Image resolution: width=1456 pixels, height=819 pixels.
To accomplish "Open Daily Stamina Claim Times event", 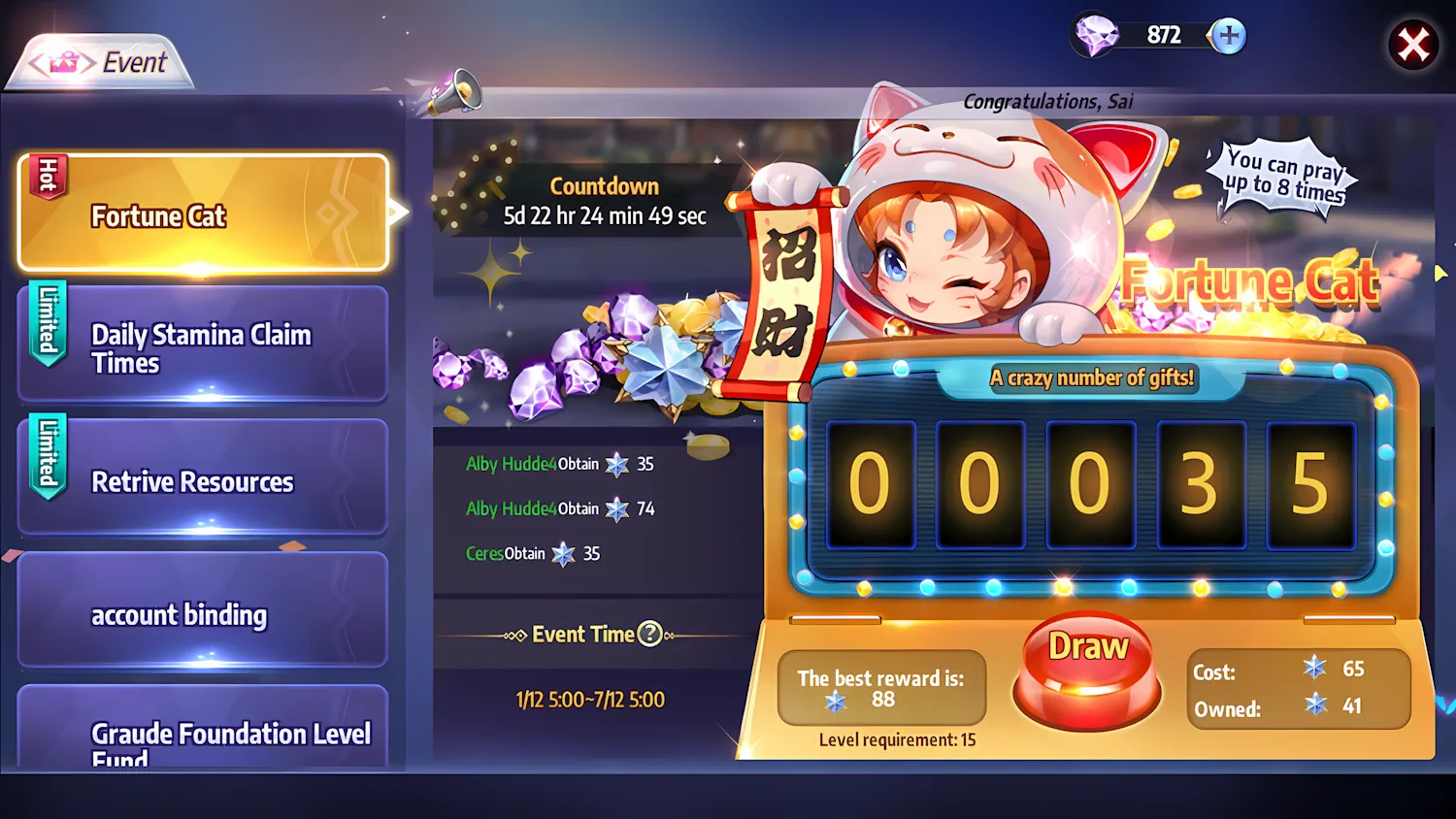I will [201, 346].
